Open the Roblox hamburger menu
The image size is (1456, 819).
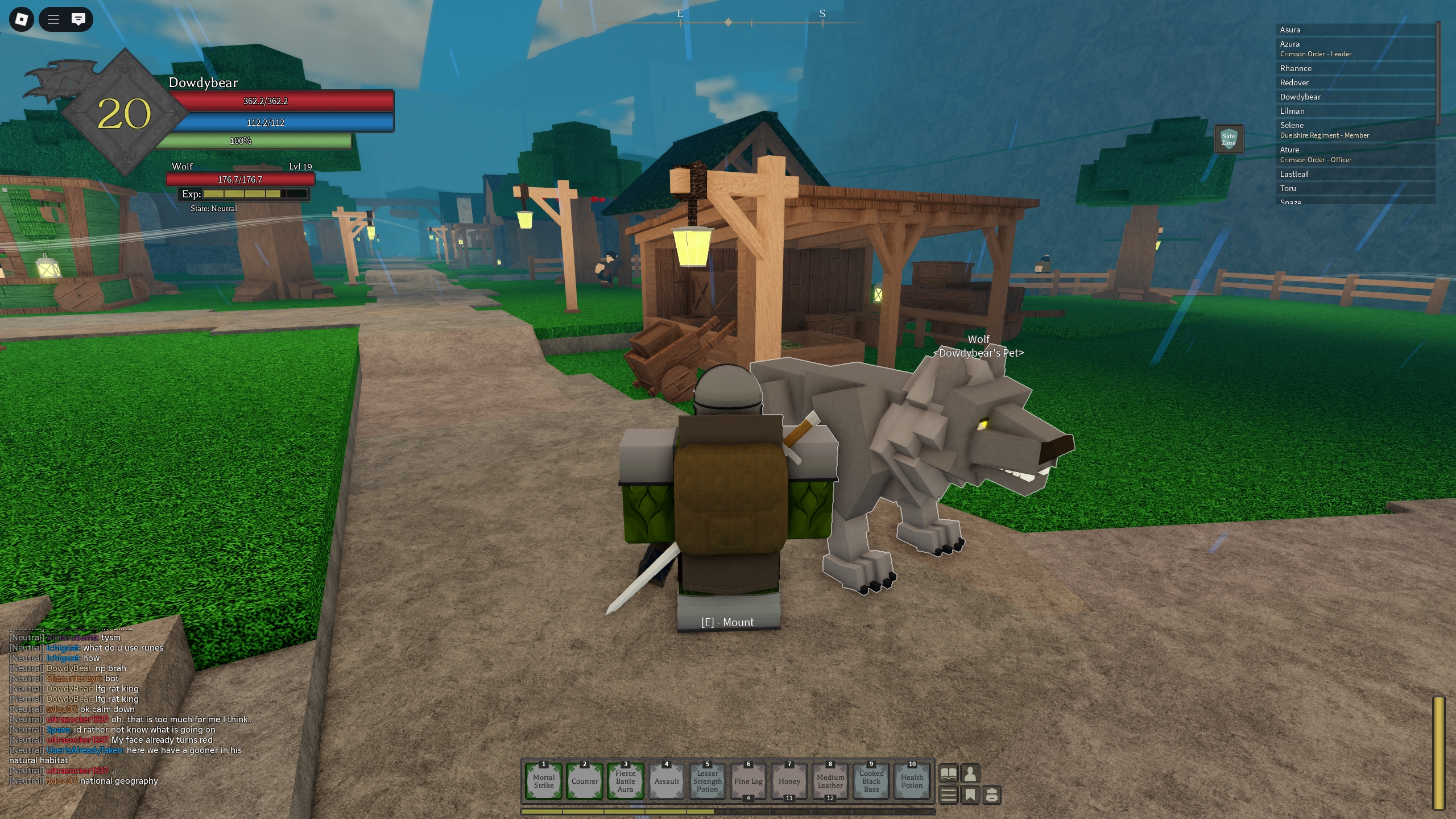[x=53, y=19]
